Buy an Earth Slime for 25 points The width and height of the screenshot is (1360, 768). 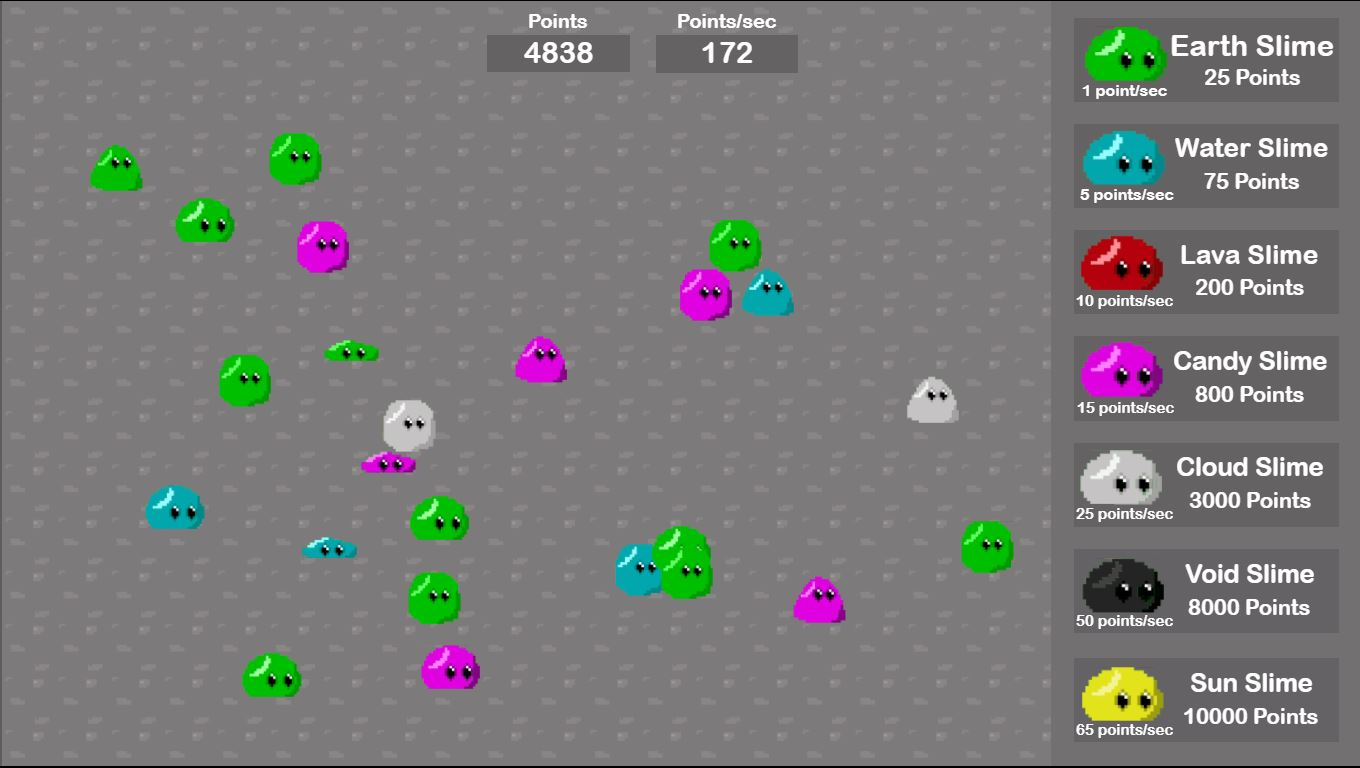coord(1205,59)
